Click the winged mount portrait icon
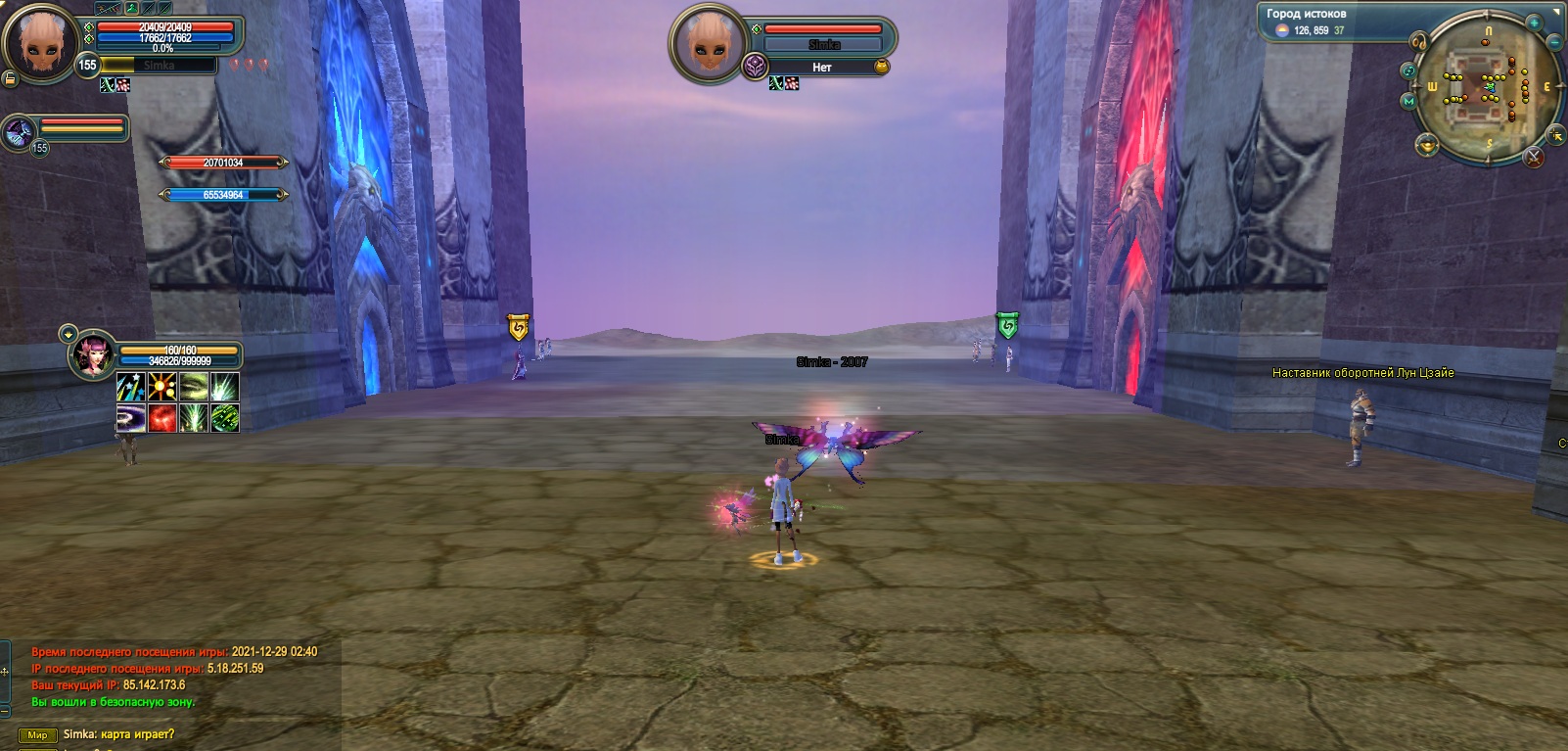This screenshot has width=1568, height=751. pos(19,131)
